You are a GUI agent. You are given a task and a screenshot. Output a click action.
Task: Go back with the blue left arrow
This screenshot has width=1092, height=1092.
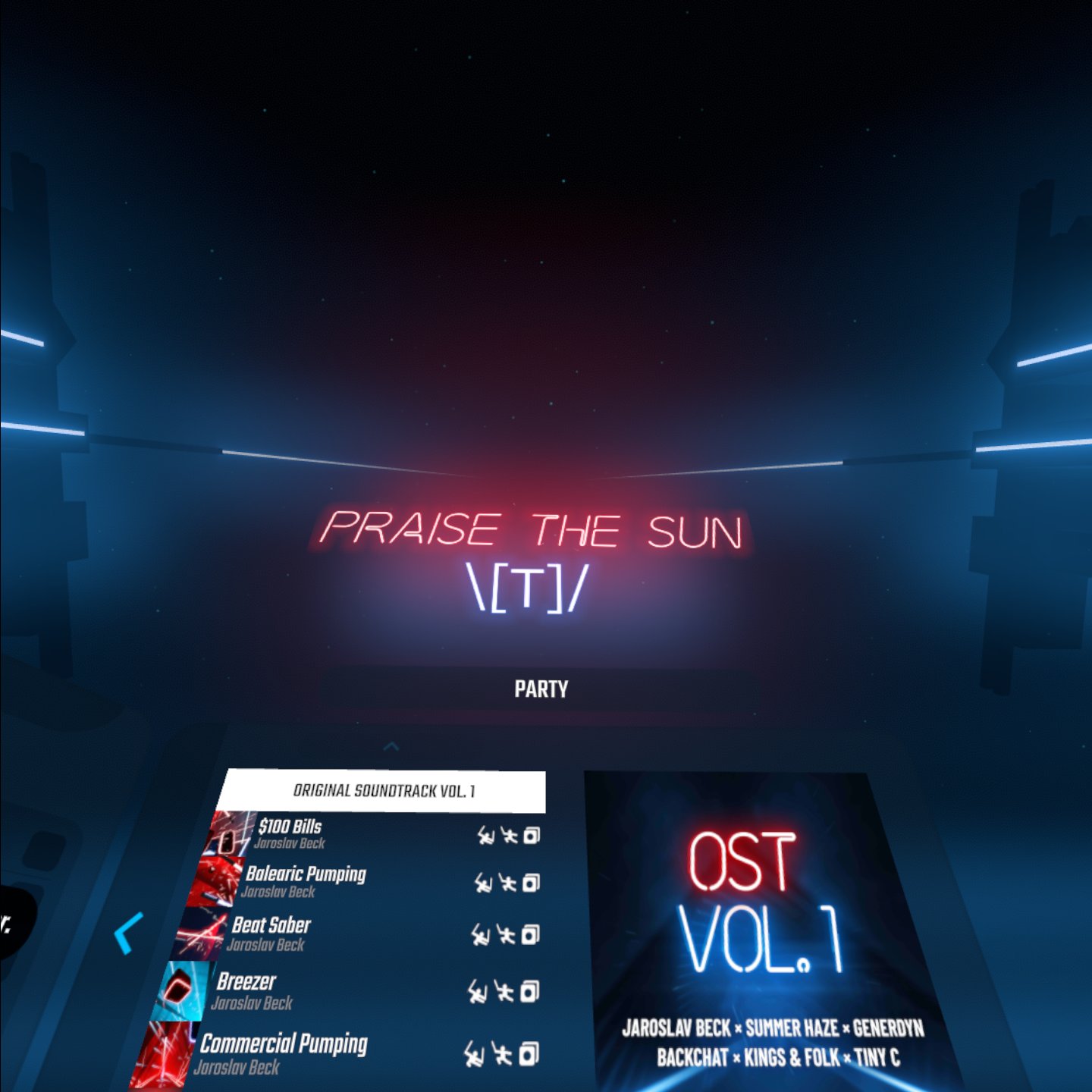pos(130,934)
